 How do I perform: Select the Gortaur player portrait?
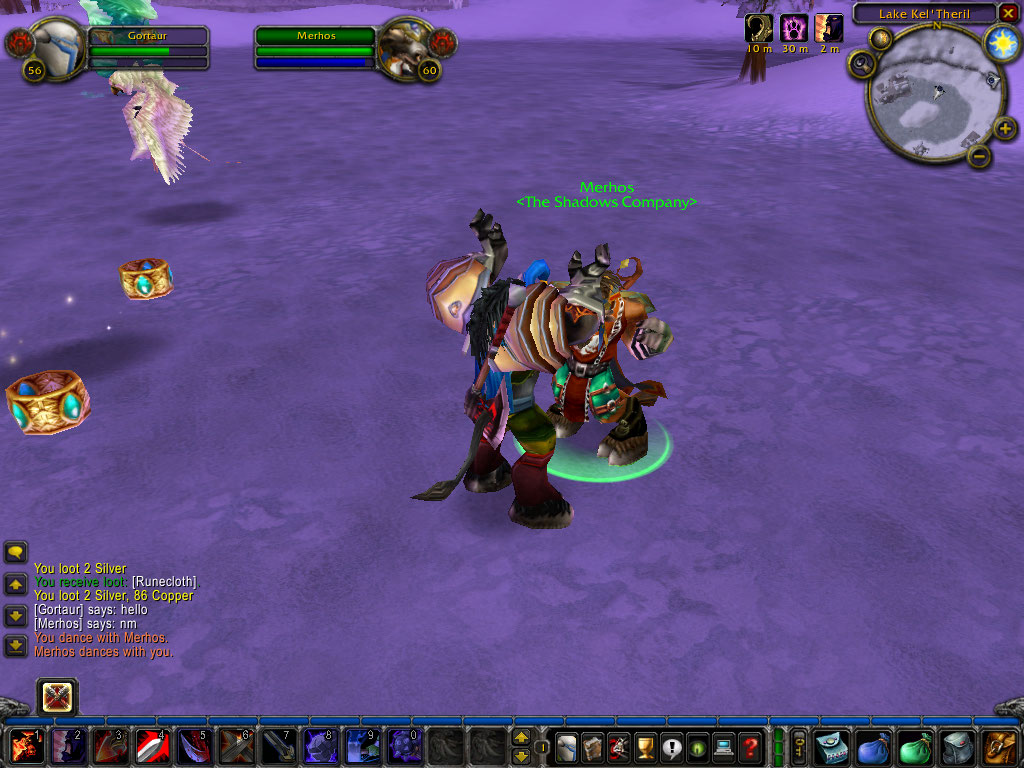(54, 44)
